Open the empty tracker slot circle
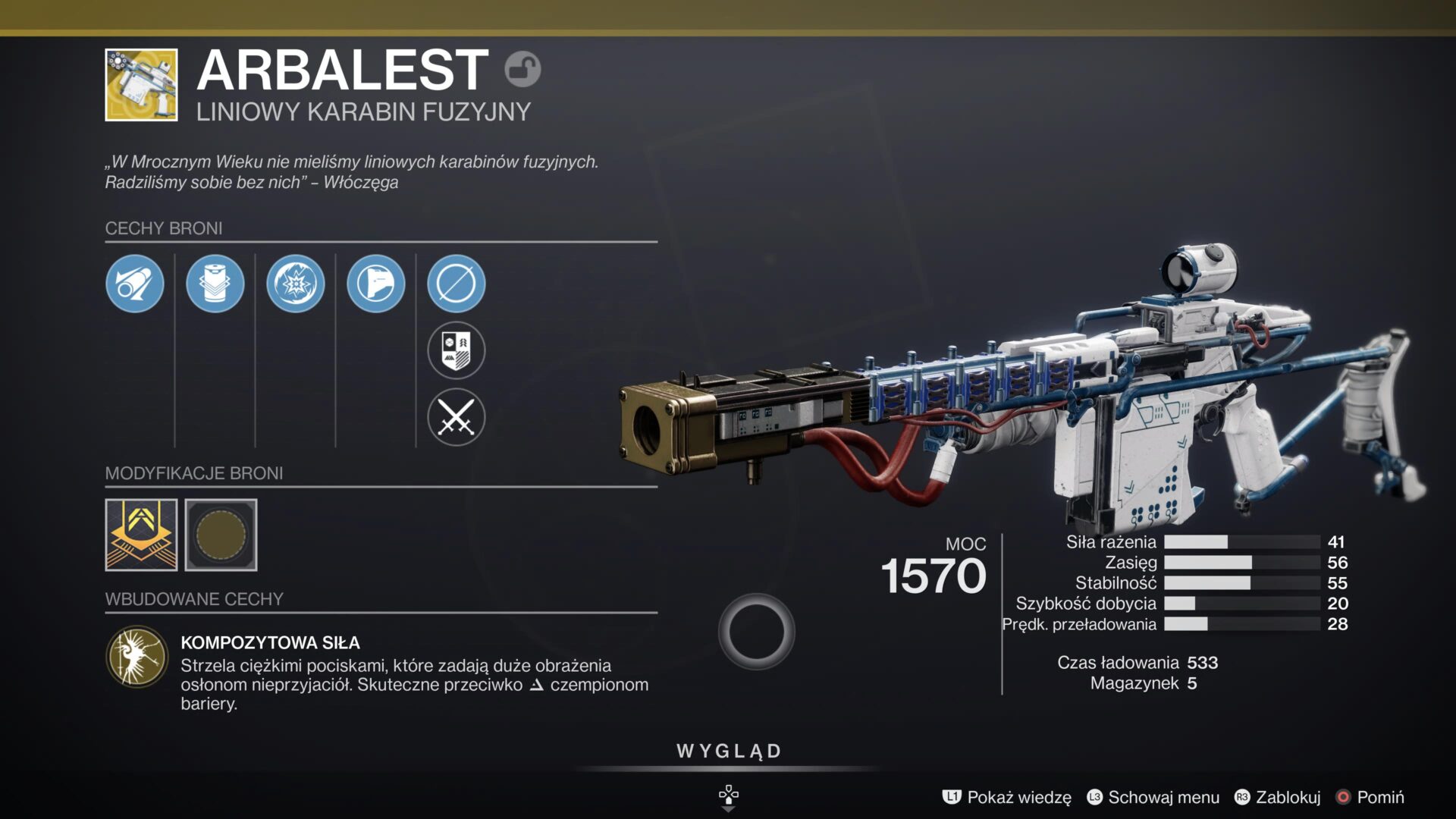This screenshot has height=819, width=1456. (457, 284)
